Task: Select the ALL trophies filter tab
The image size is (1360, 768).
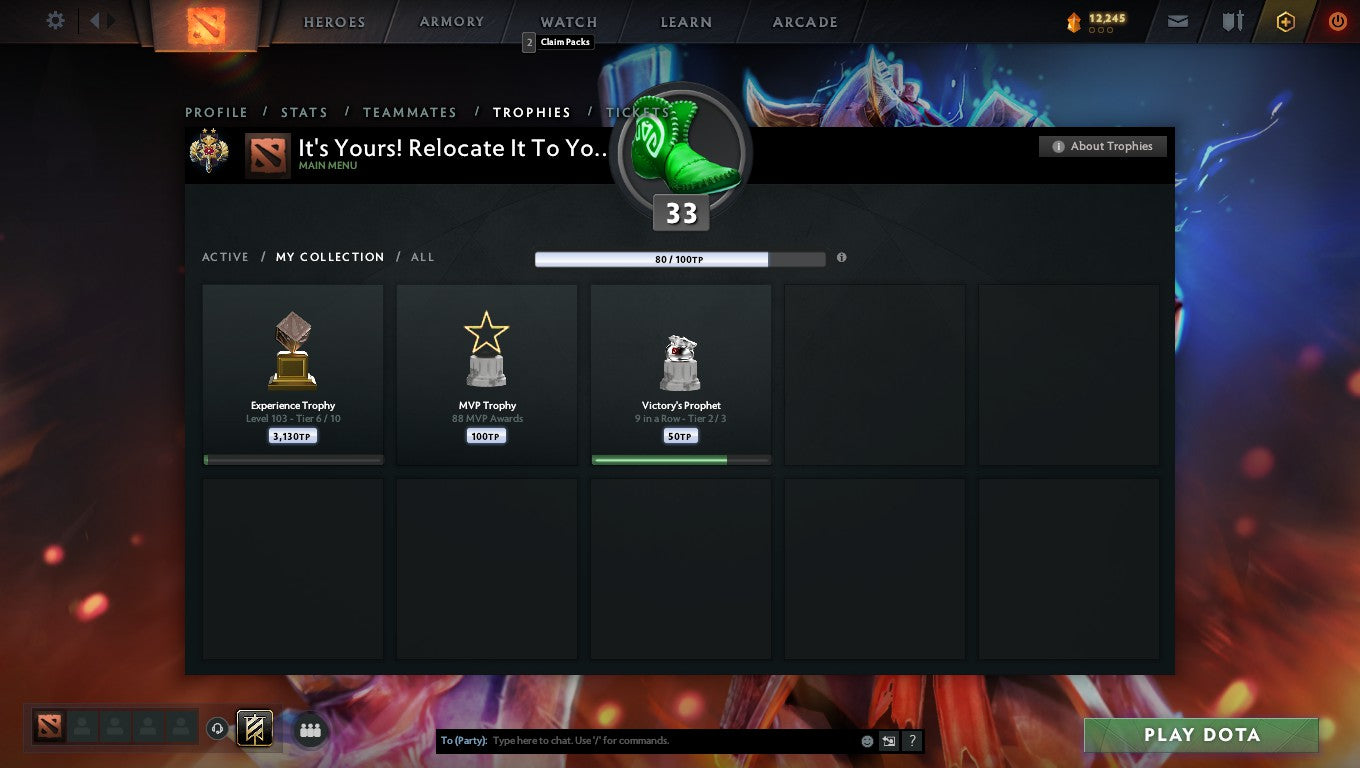Action: [x=422, y=257]
